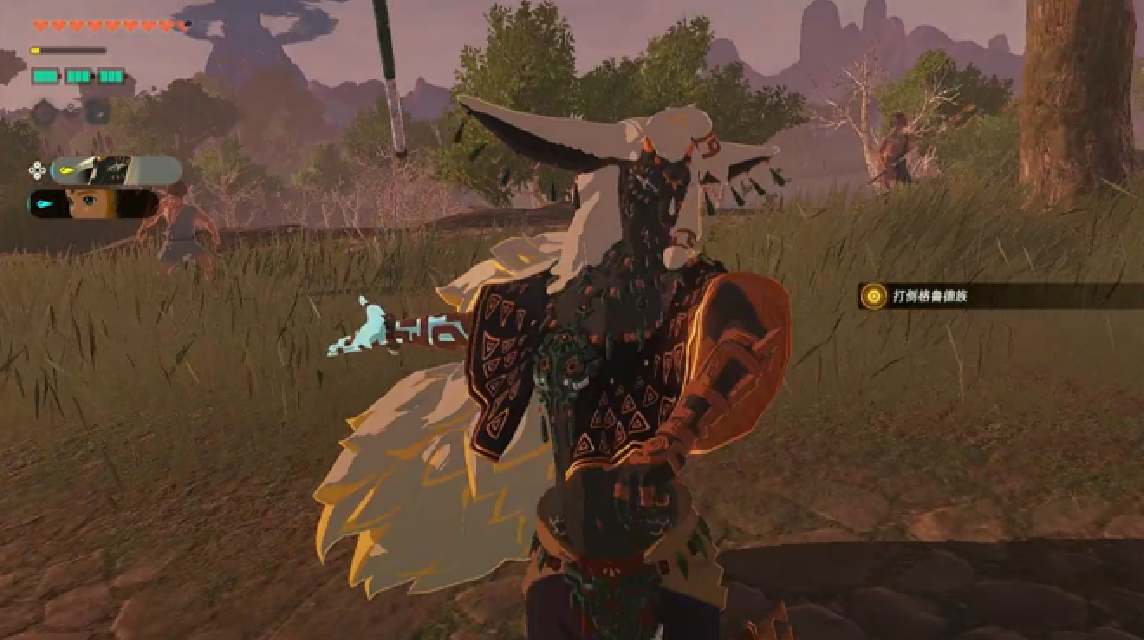This screenshot has height=640, width=1144.
Task: Select the yellow sage ability bar
Action: pyautogui.click(x=116, y=171)
